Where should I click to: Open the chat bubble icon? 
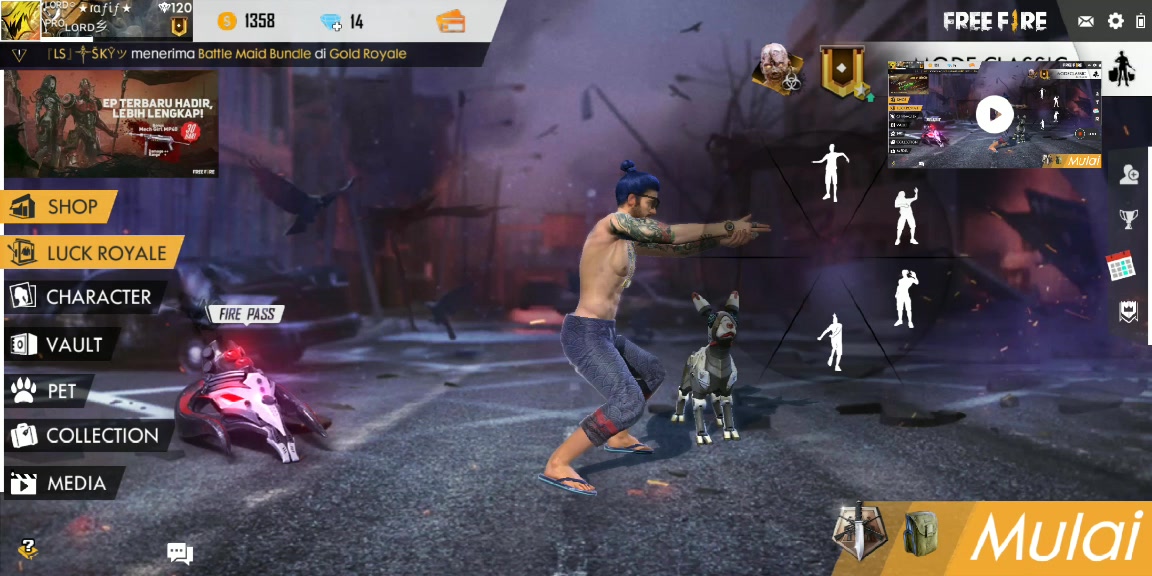pyautogui.click(x=180, y=553)
